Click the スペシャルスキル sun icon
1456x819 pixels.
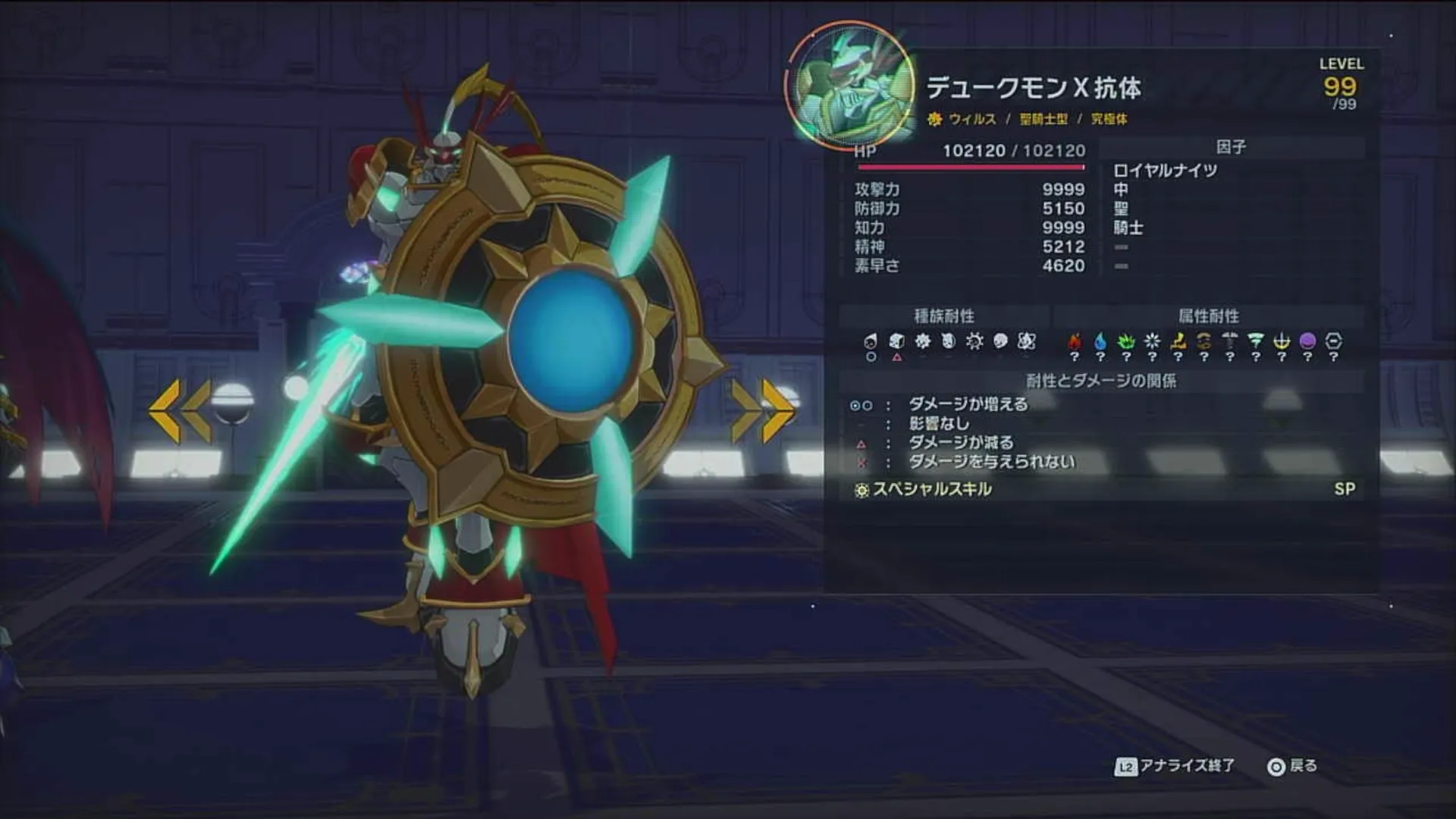click(861, 491)
